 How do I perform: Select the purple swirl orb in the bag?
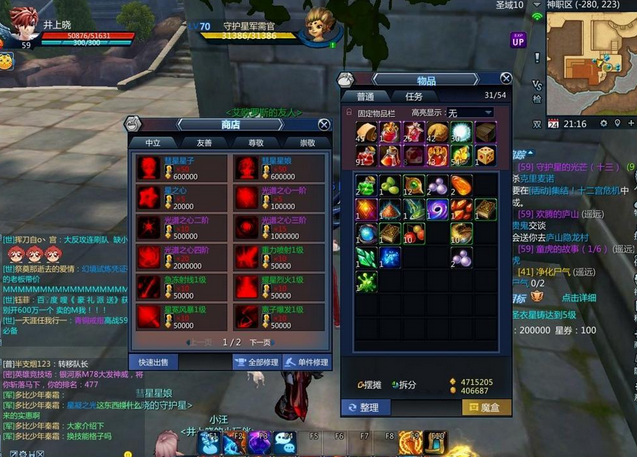pos(437,209)
